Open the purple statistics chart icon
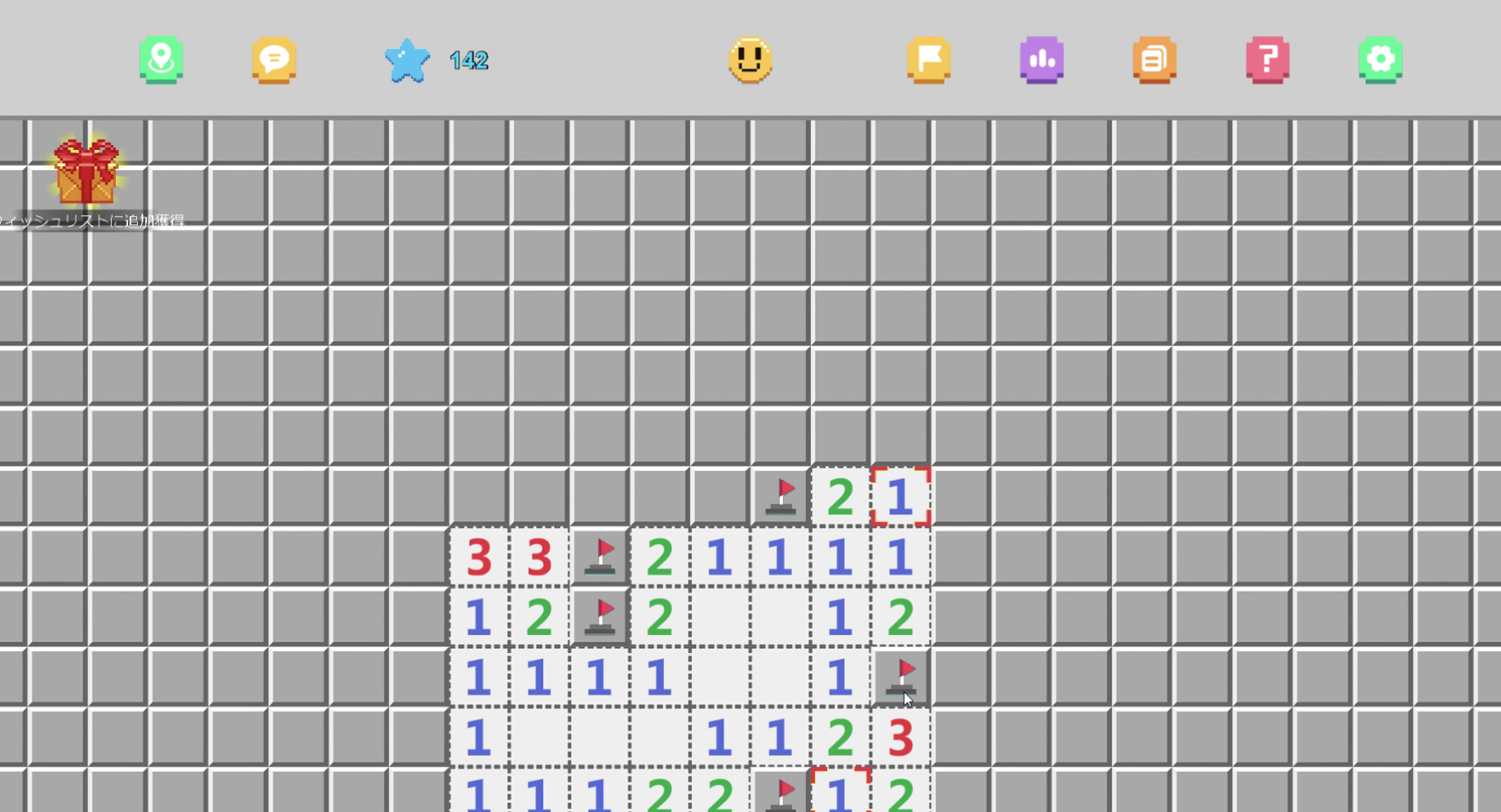Screen dimensions: 1501x812 point(1041,61)
